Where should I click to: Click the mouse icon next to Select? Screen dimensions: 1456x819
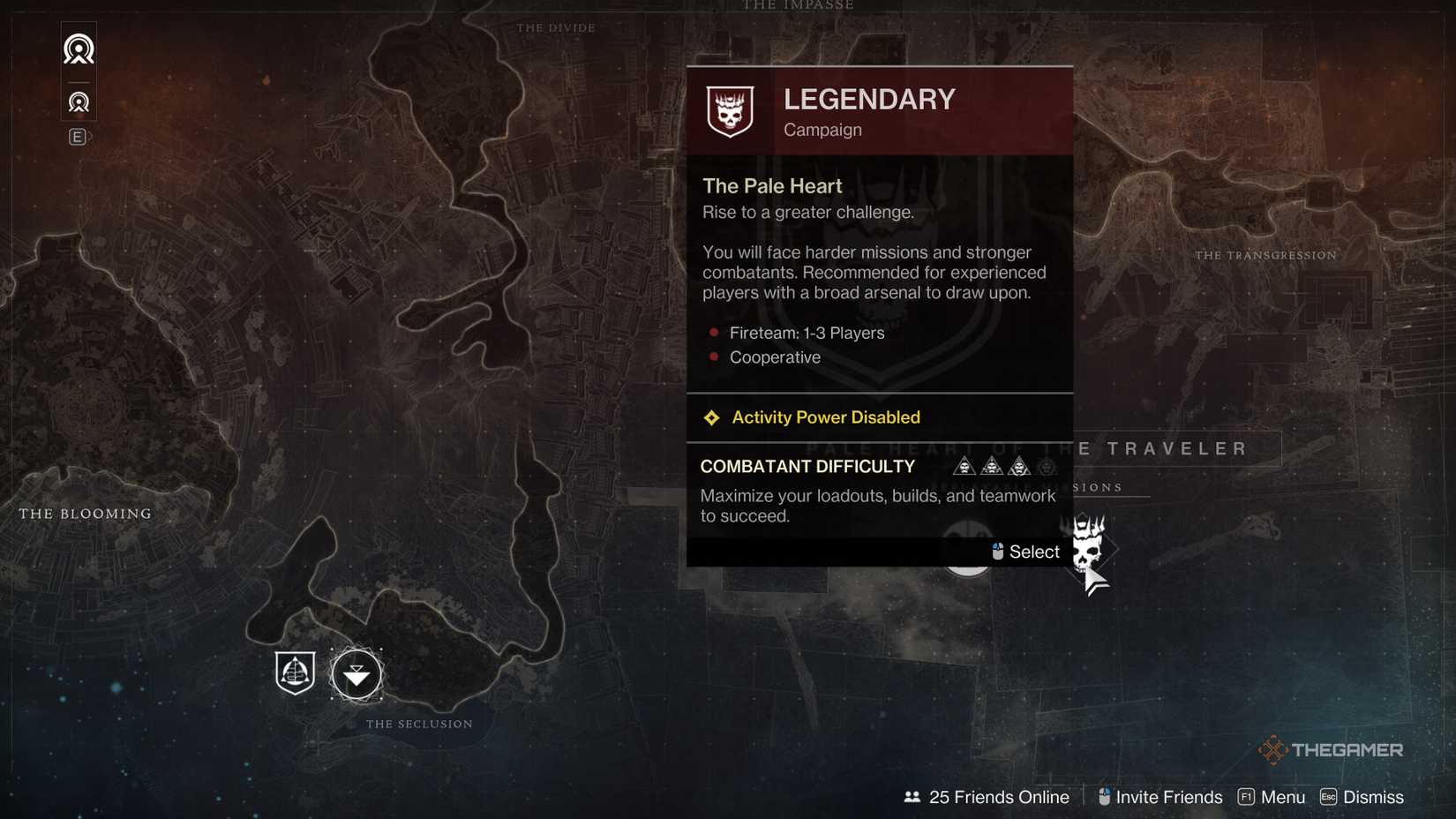(x=996, y=551)
